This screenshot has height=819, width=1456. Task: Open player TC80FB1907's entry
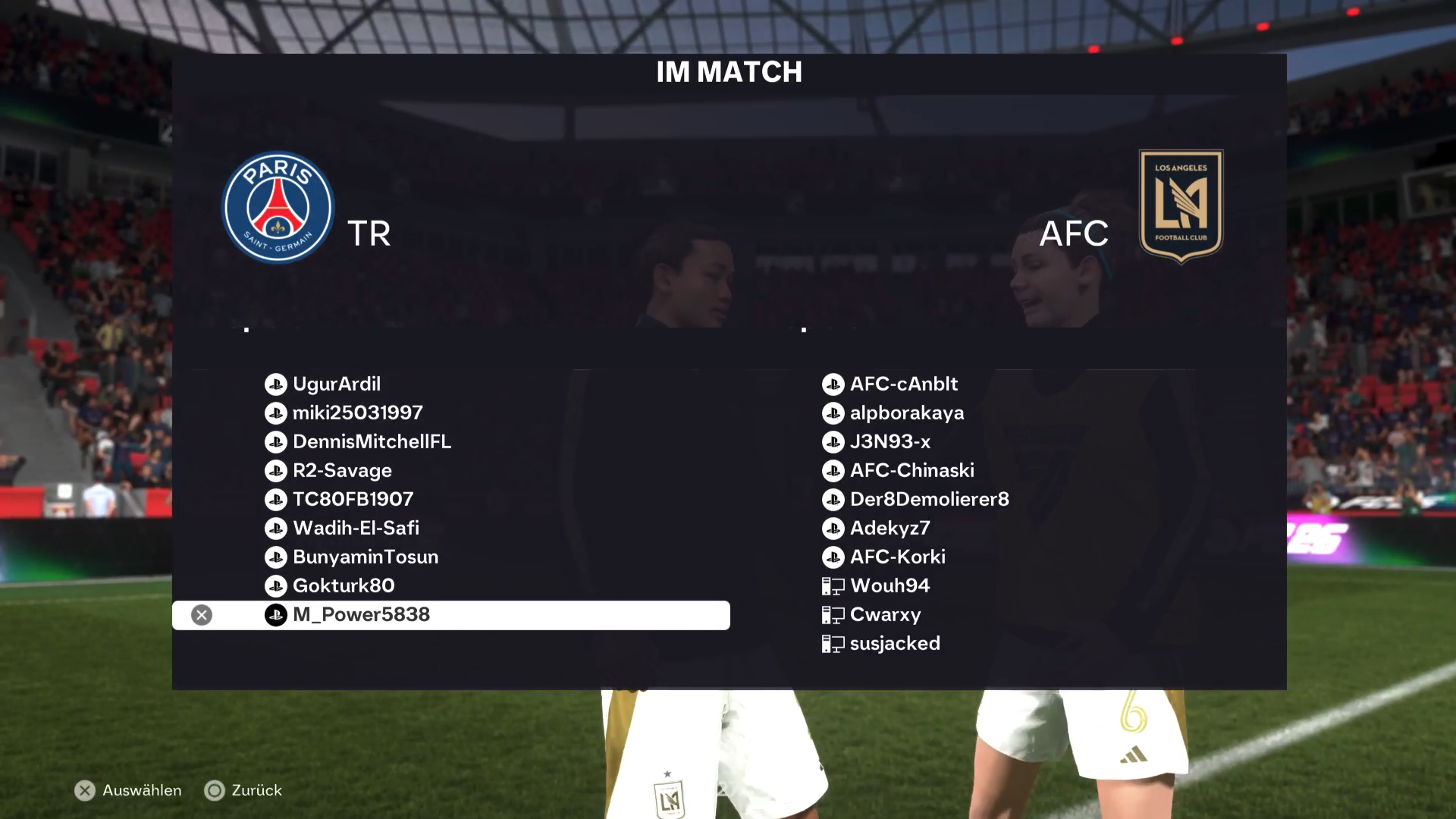point(353,500)
